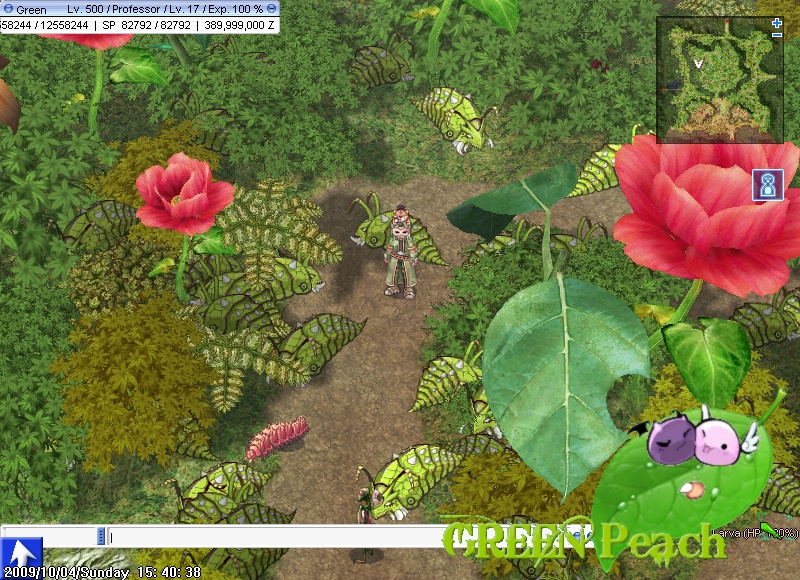Click the Green character info title bar
This screenshot has height=580, width=800.
[x=140, y=8]
